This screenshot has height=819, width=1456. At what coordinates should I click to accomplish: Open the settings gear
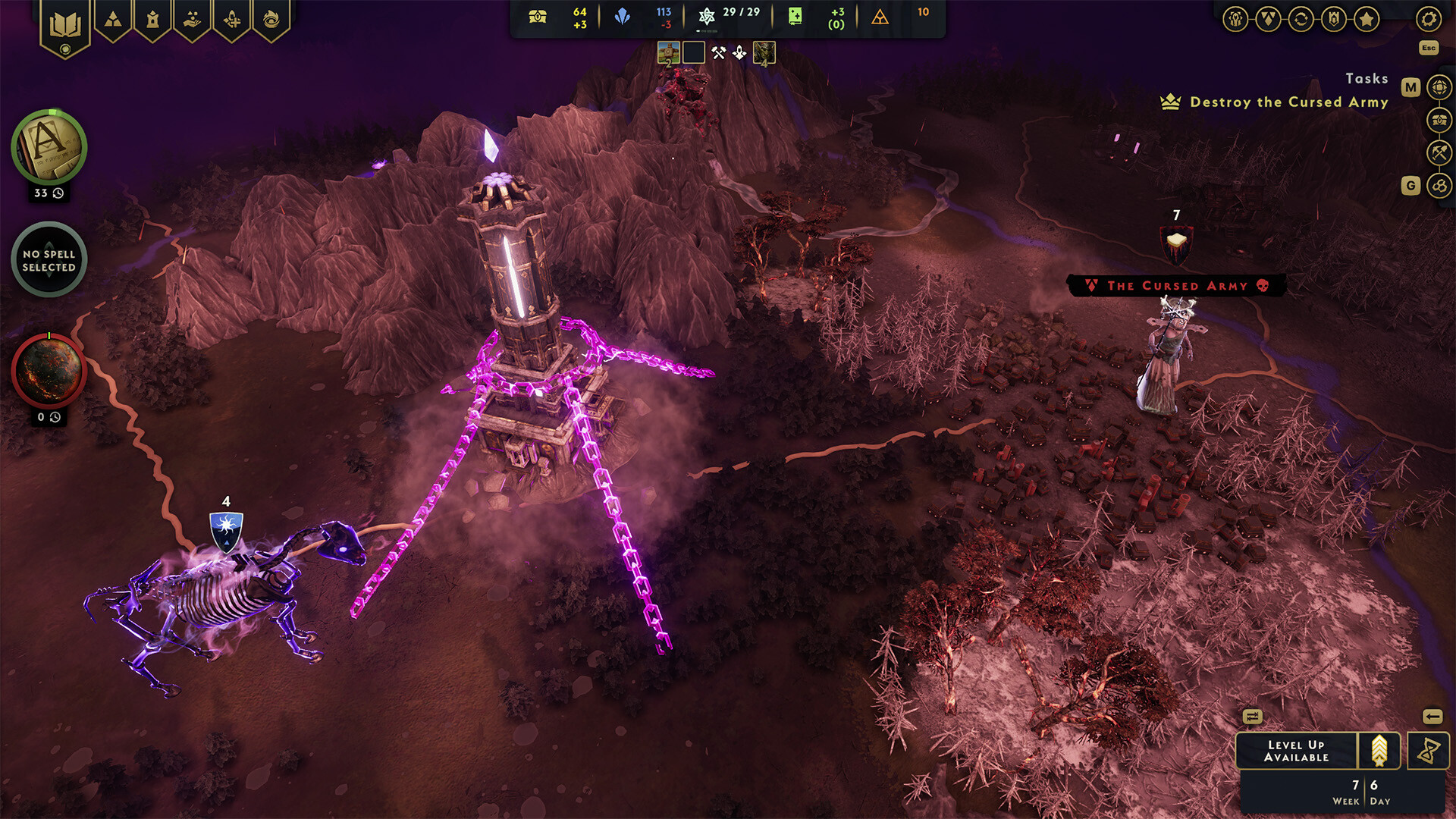(1429, 19)
